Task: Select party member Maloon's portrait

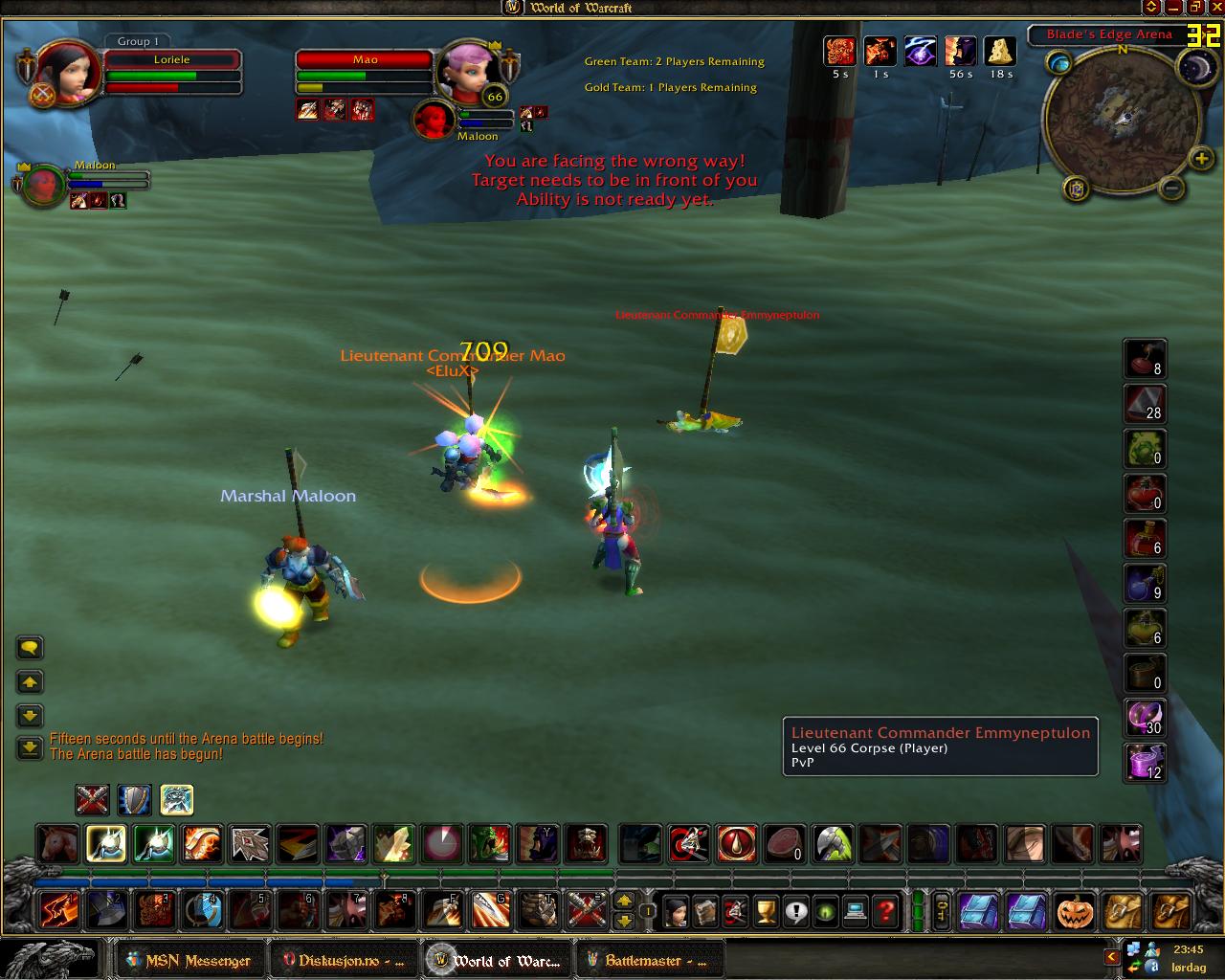Action: click(x=44, y=186)
